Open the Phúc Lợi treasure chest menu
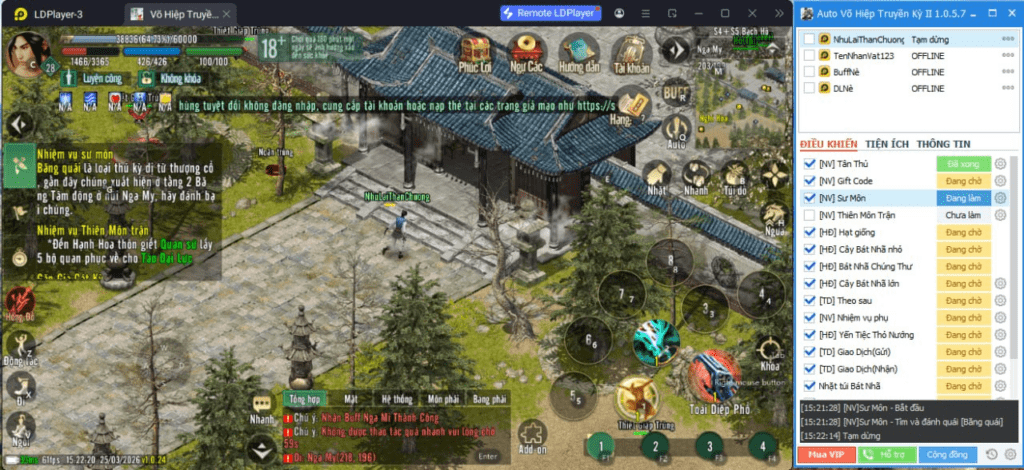This screenshot has height=470, width=1024. tap(474, 51)
